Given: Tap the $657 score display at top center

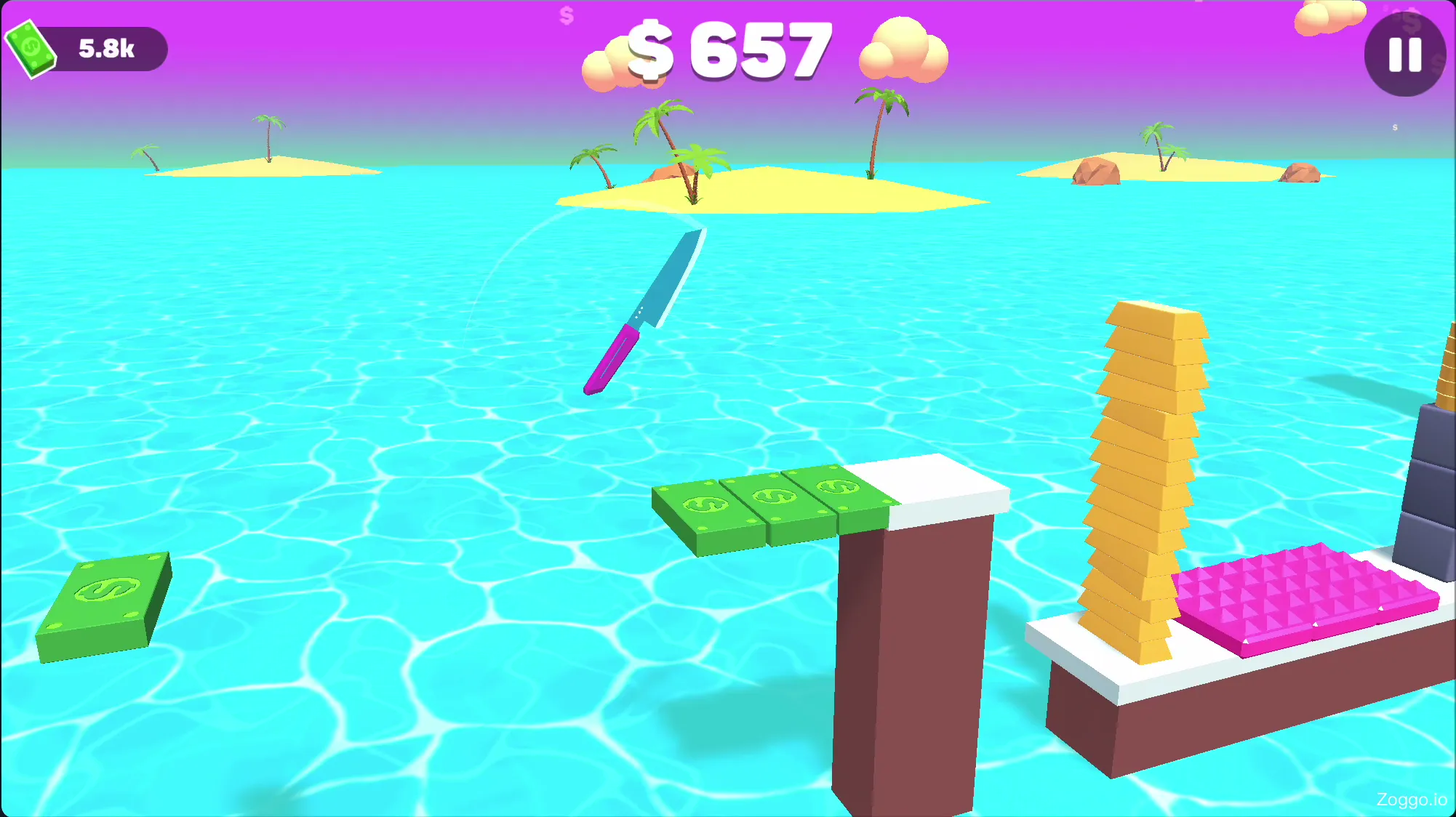Looking at the screenshot, I should [x=727, y=51].
